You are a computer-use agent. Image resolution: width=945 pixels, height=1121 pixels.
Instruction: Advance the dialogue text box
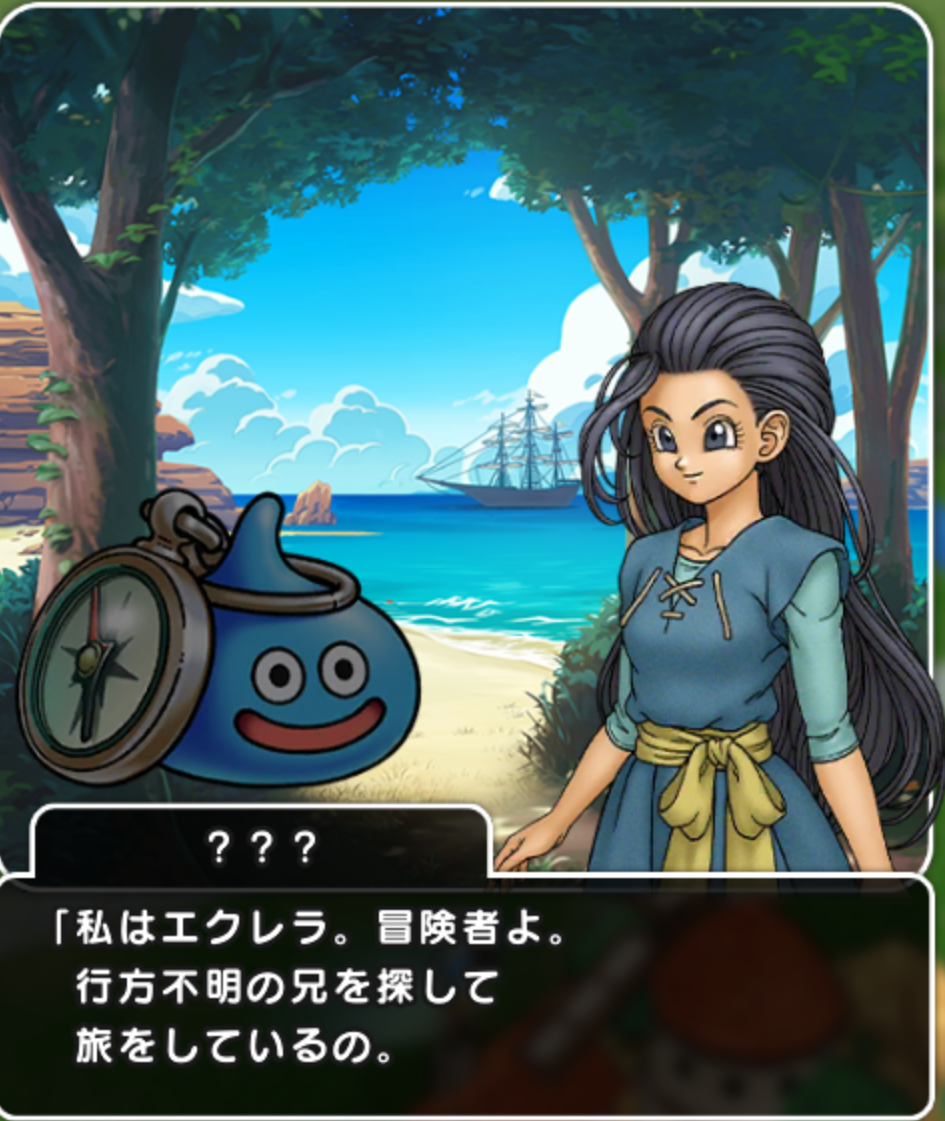pos(470,995)
